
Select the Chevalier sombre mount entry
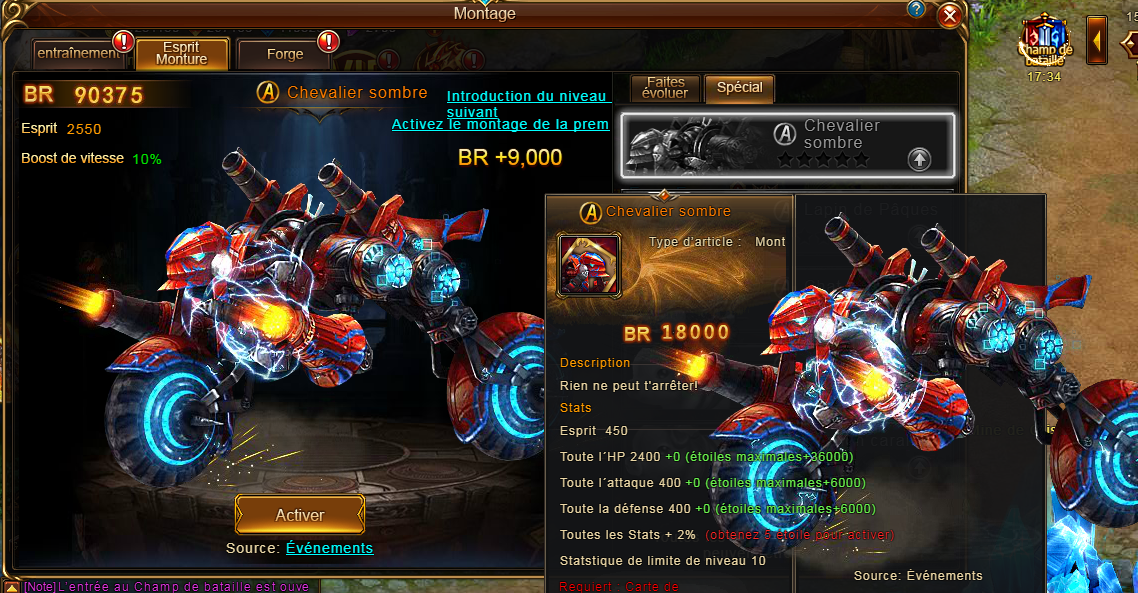click(x=785, y=143)
